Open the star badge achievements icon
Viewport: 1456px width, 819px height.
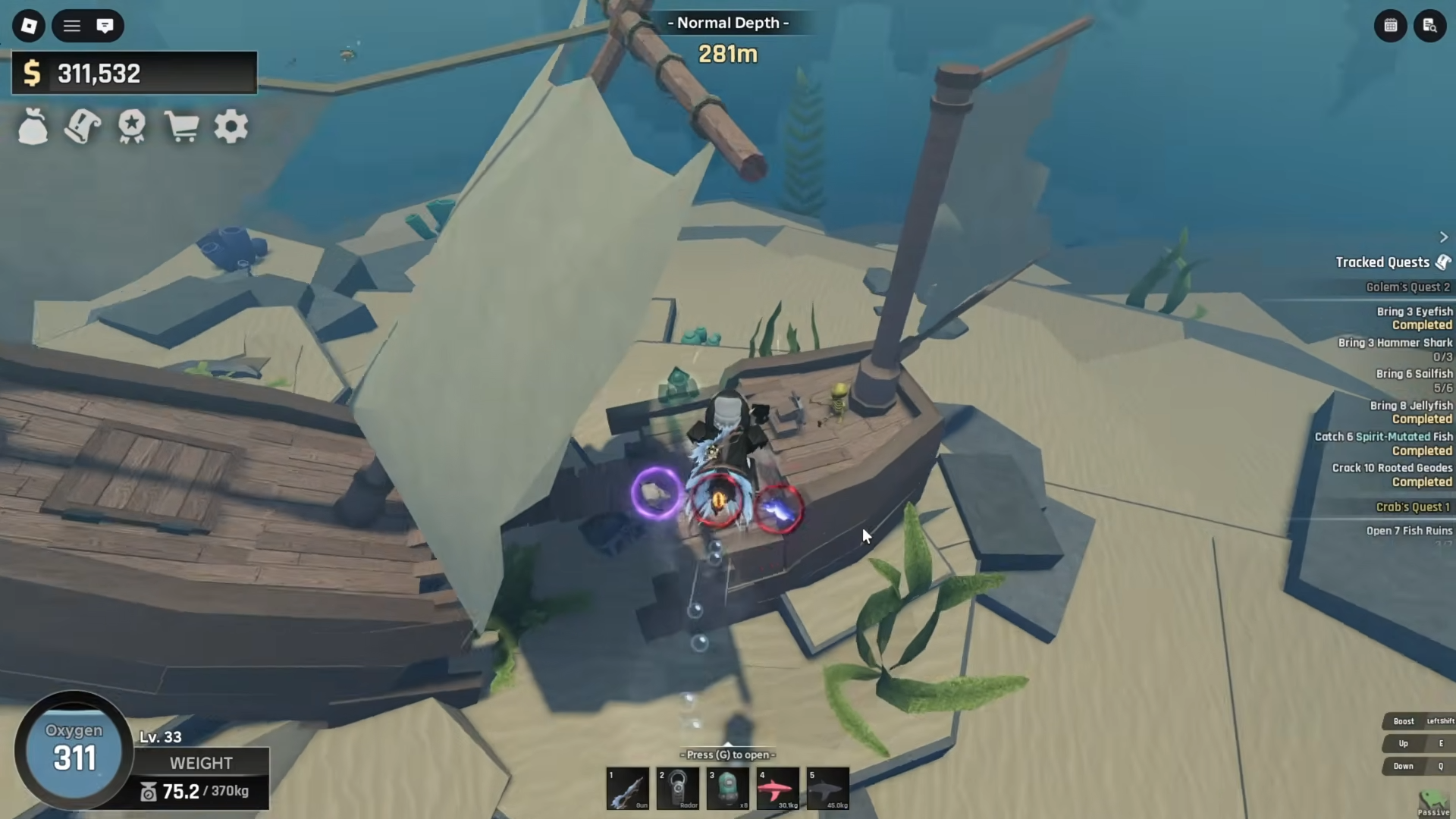[132, 127]
